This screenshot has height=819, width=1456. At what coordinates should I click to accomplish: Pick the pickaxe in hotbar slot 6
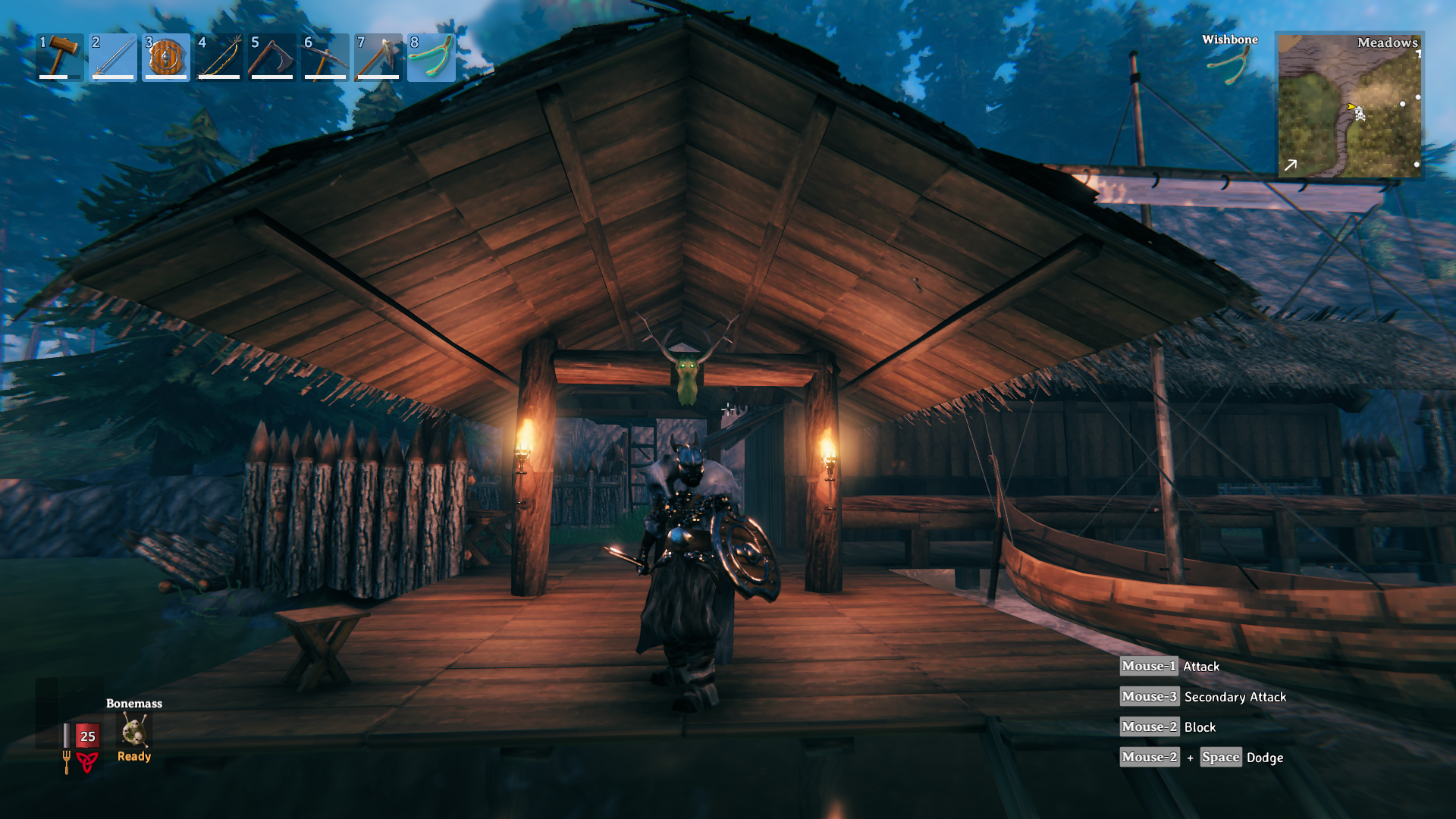(325, 57)
